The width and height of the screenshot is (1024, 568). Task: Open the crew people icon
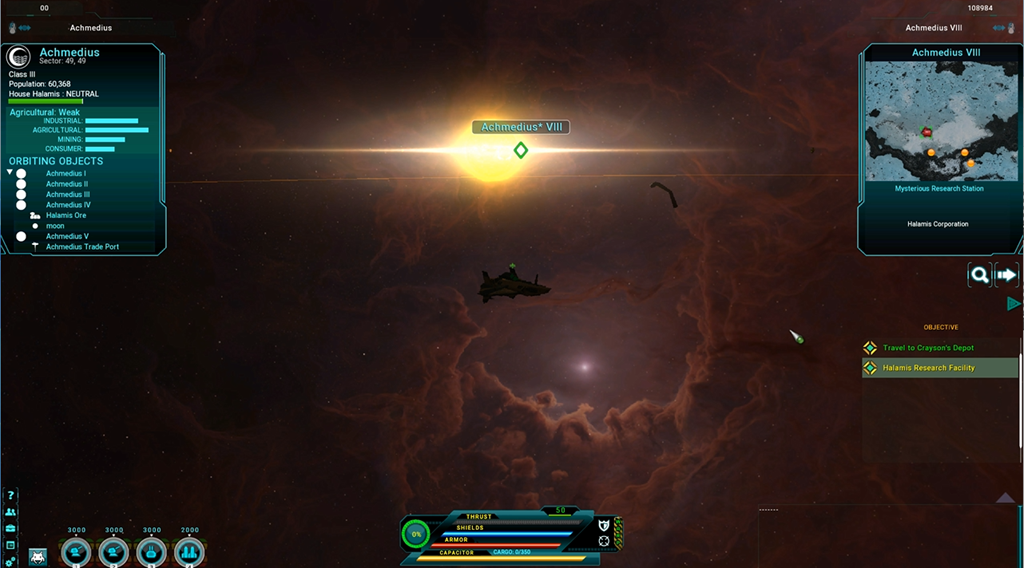tap(11, 512)
